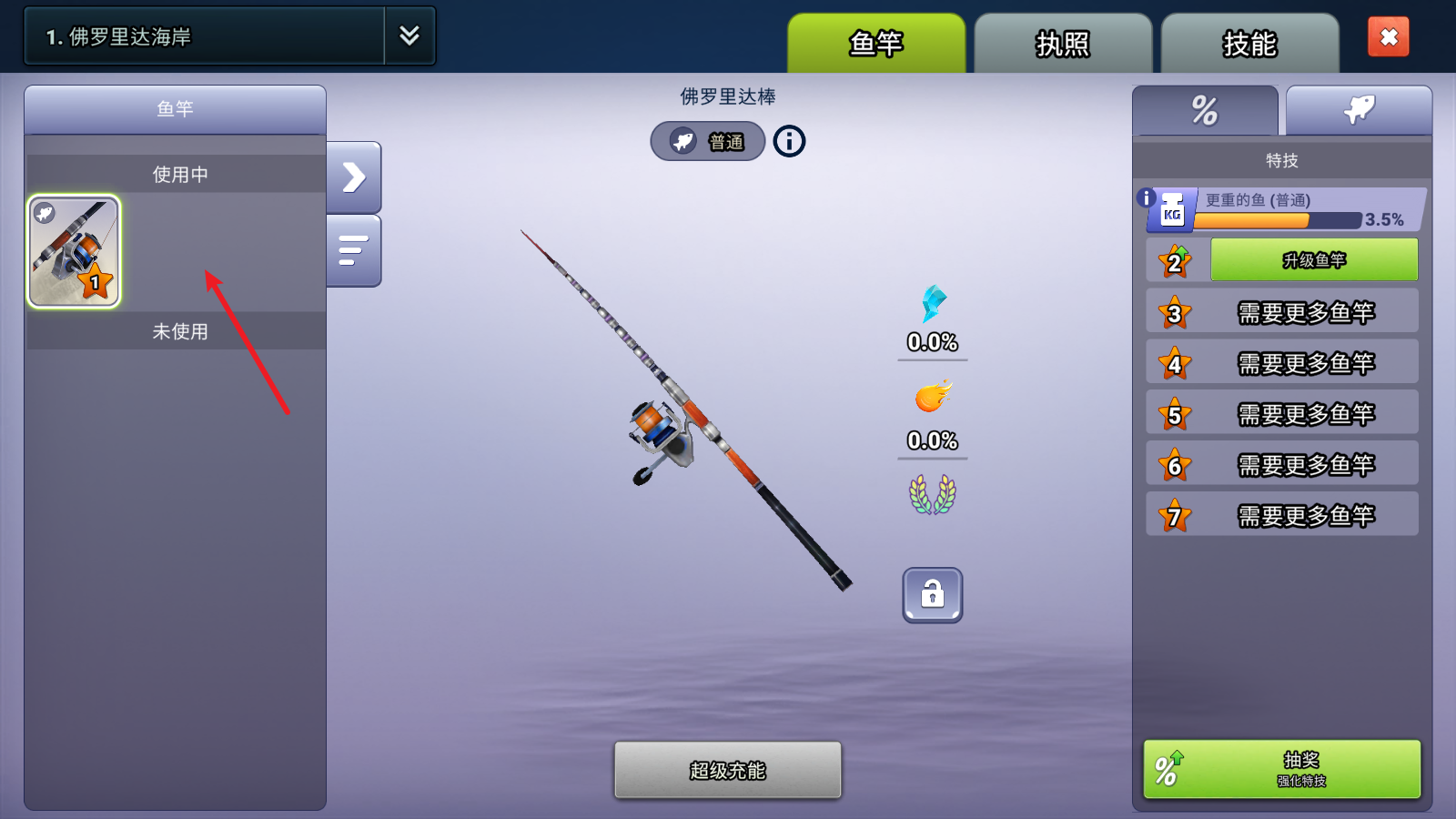Click the right chevron arrow beside the rod panel
This screenshot has height=819, width=1456.
click(354, 177)
